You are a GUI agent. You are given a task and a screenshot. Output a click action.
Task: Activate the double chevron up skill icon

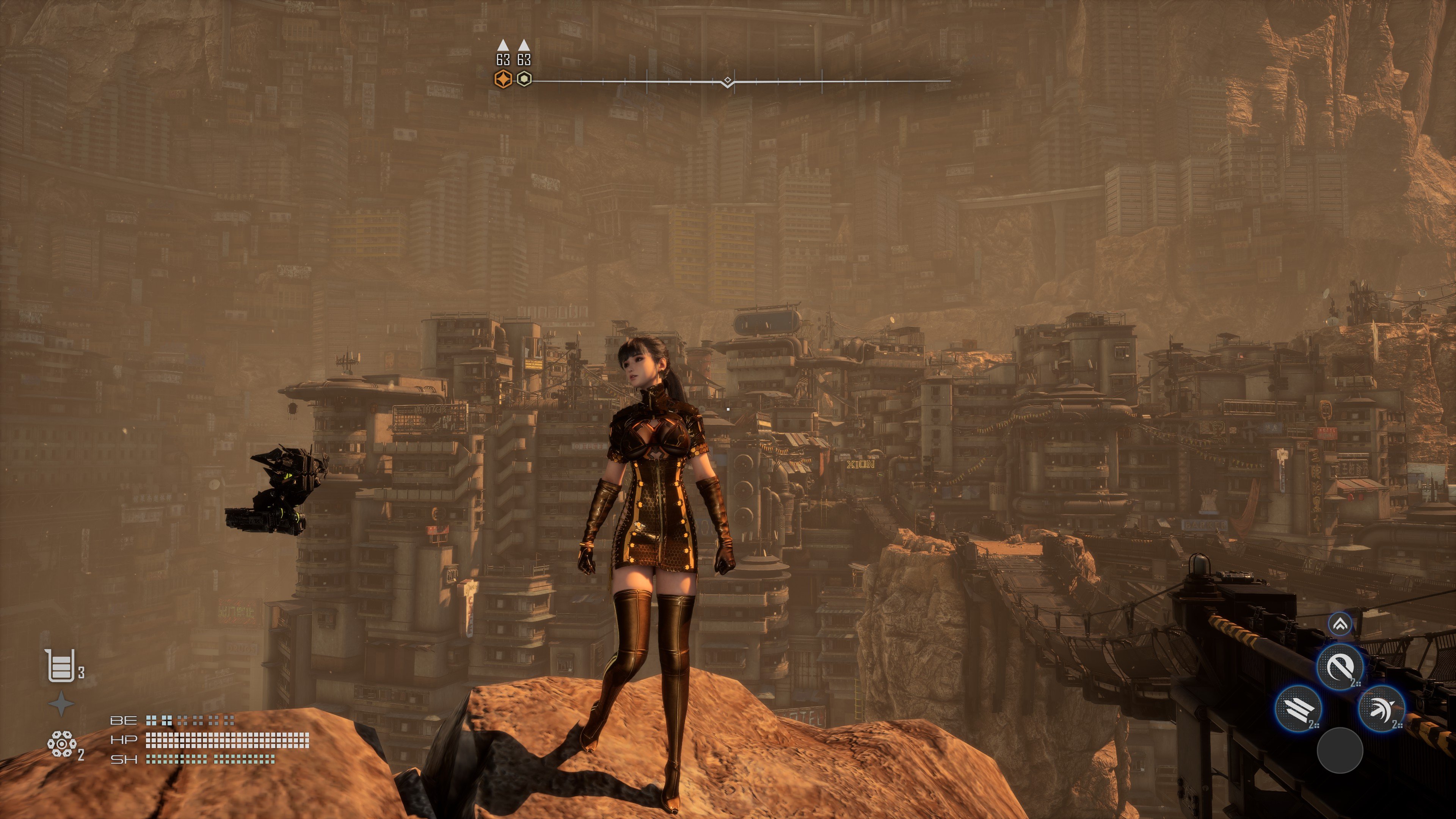click(x=1340, y=624)
